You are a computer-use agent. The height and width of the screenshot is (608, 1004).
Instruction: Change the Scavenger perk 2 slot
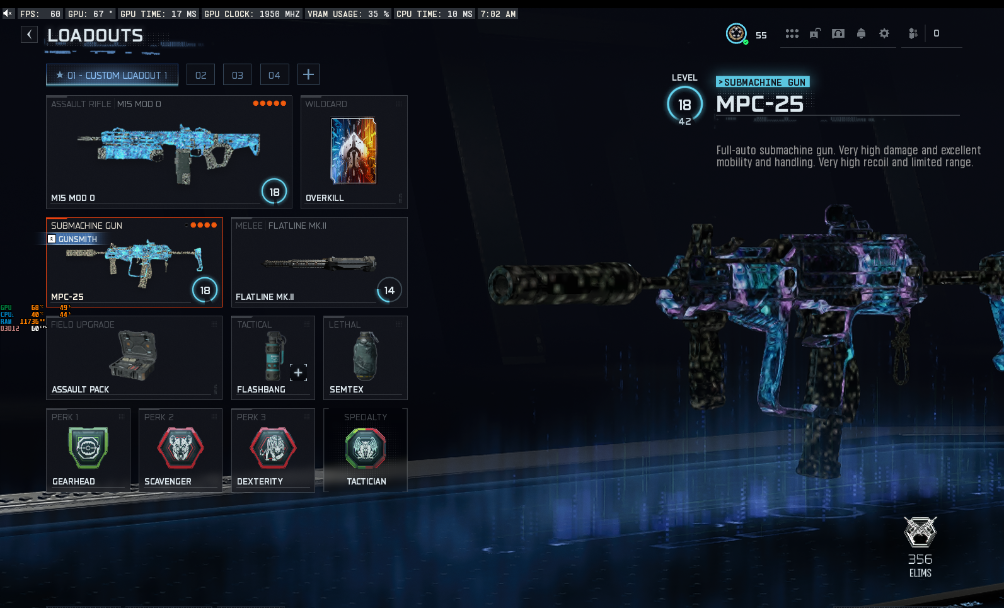point(179,449)
